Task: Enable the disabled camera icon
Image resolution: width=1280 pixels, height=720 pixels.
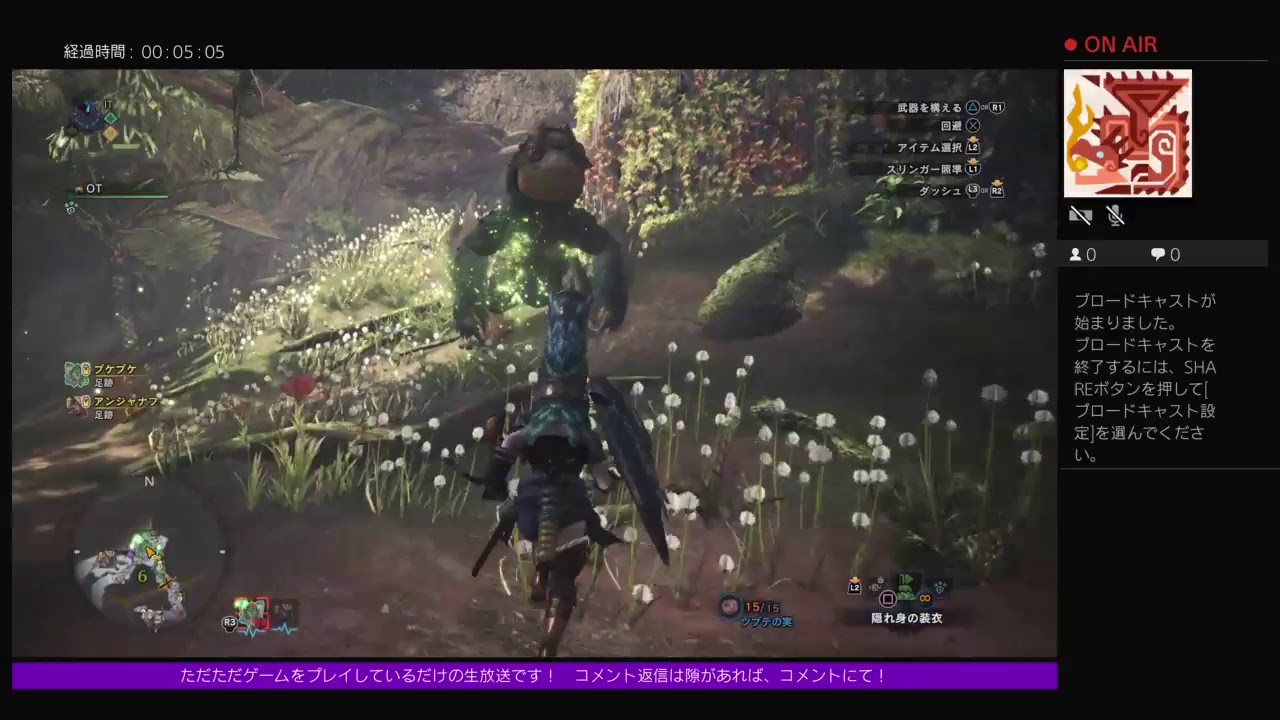Action: coord(1081,216)
